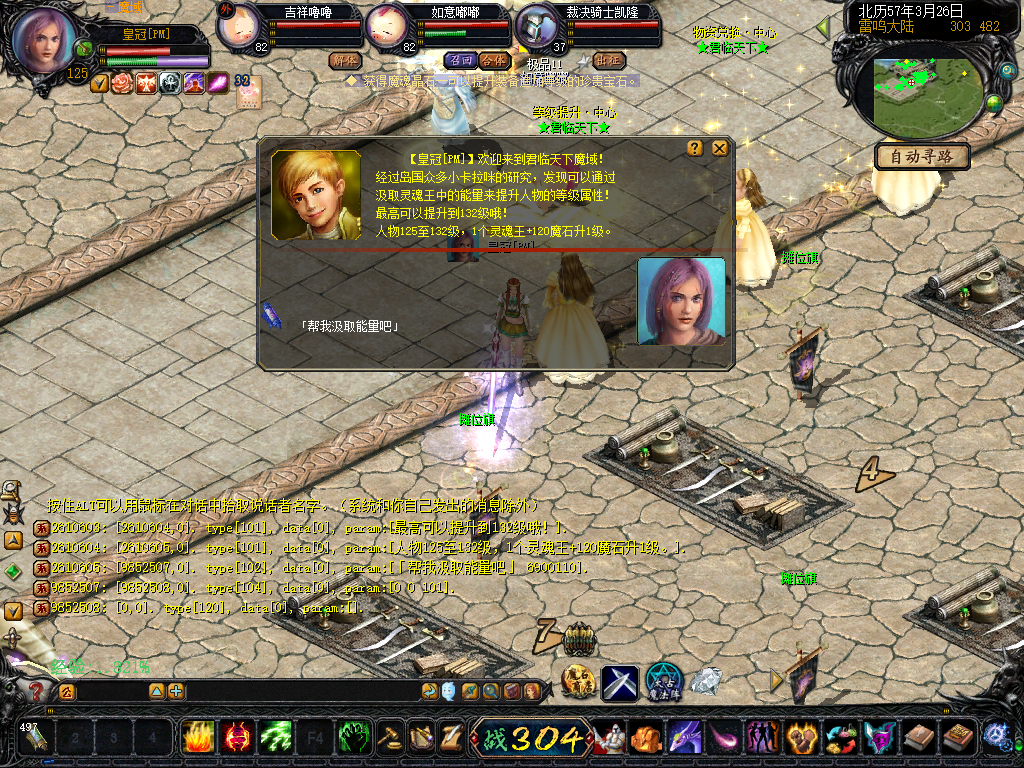Activate the green claw slash skill
The height and width of the screenshot is (768, 1024).
276,738
